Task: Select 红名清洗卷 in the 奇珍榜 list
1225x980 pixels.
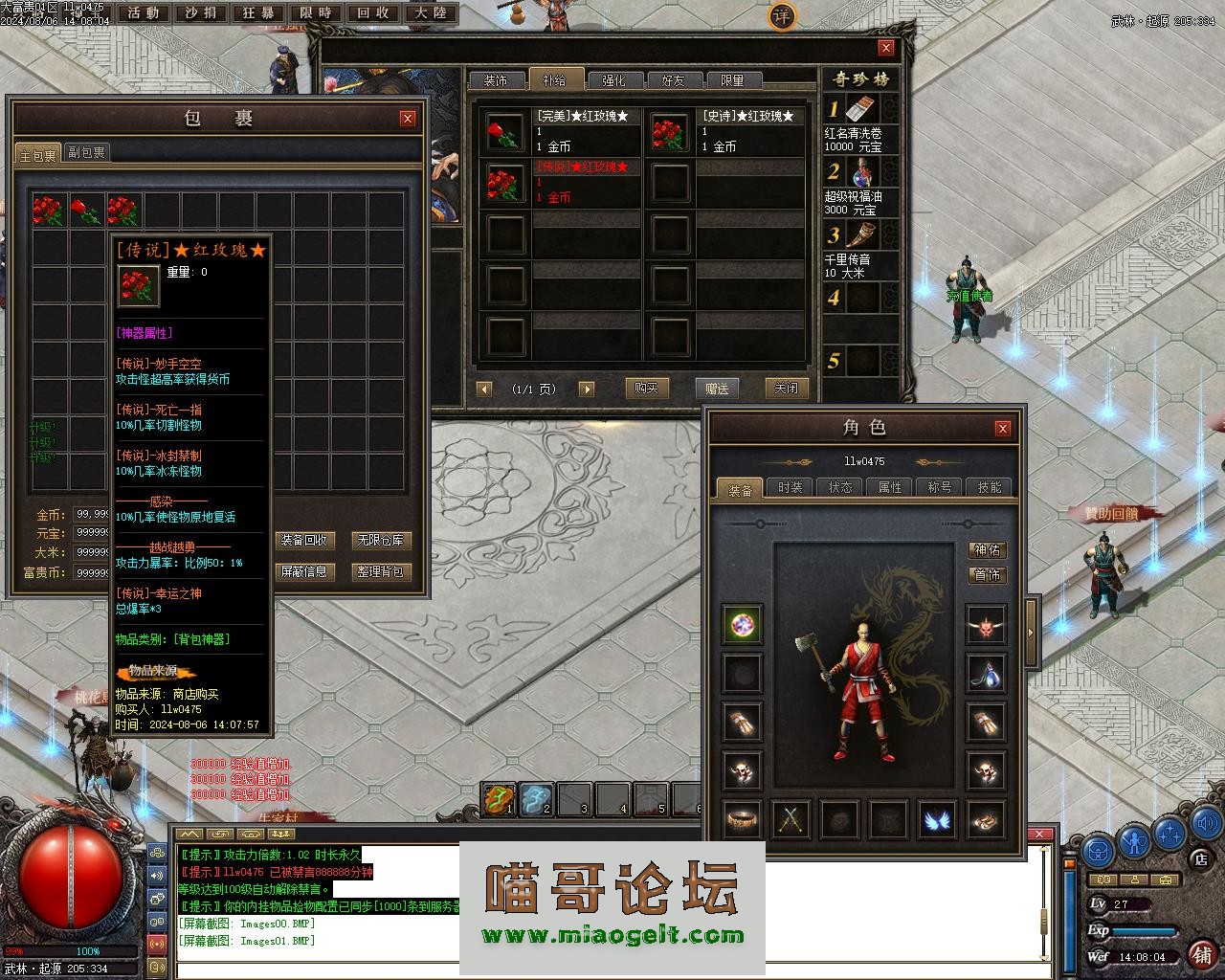Action: [861, 122]
